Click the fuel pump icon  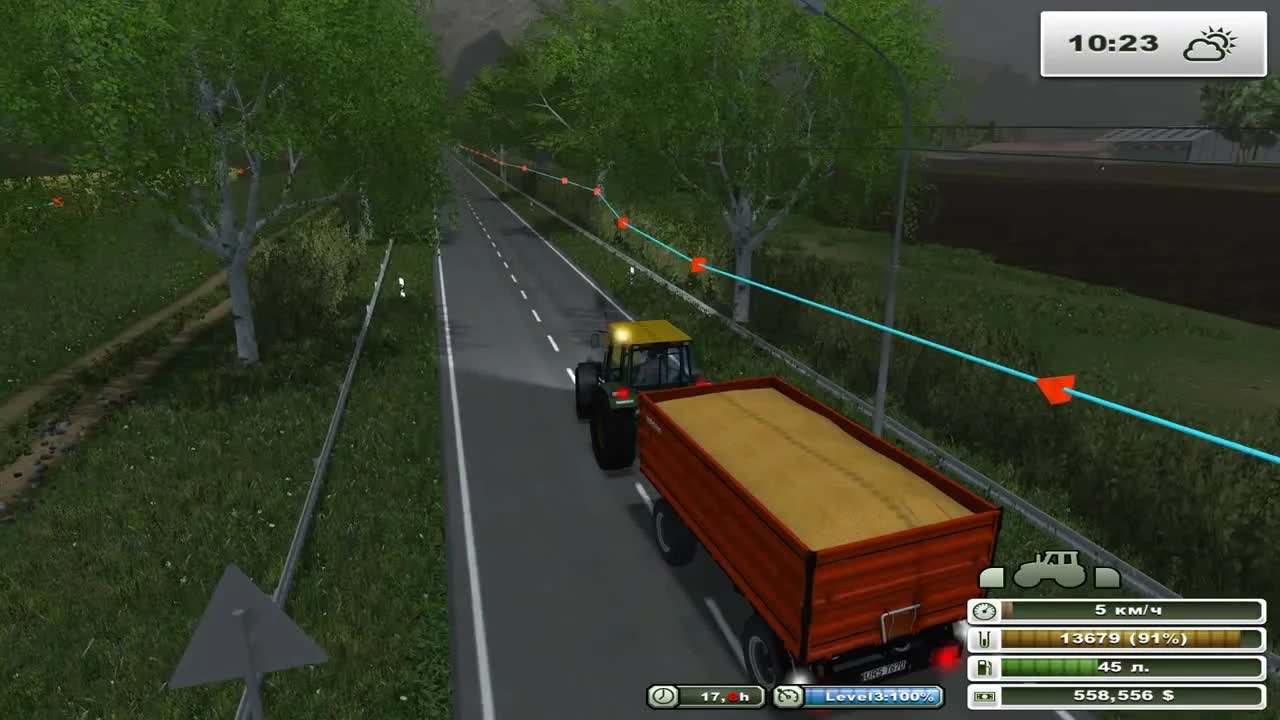(x=983, y=666)
